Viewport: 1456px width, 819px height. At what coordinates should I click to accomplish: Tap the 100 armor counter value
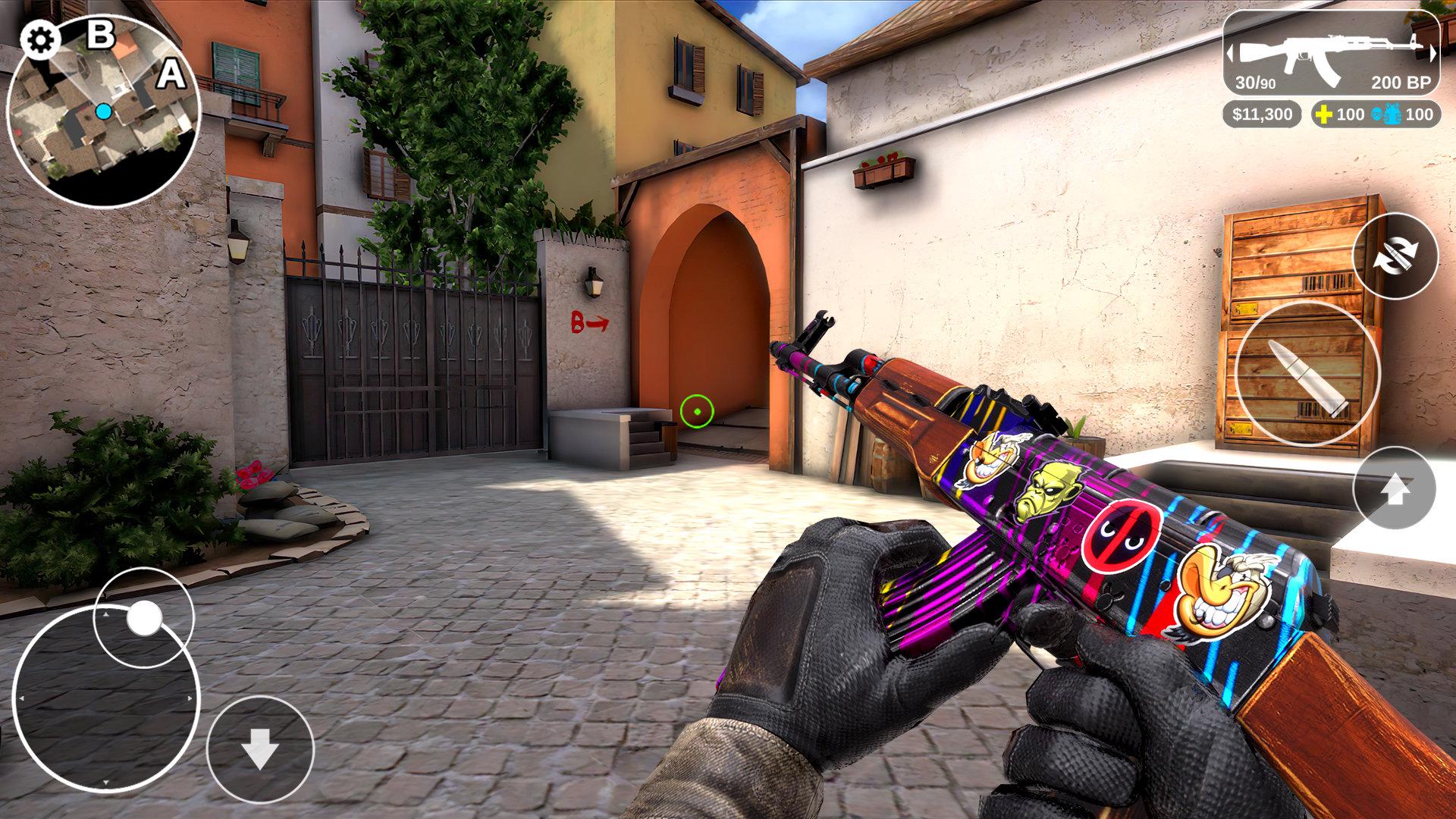point(1420,115)
